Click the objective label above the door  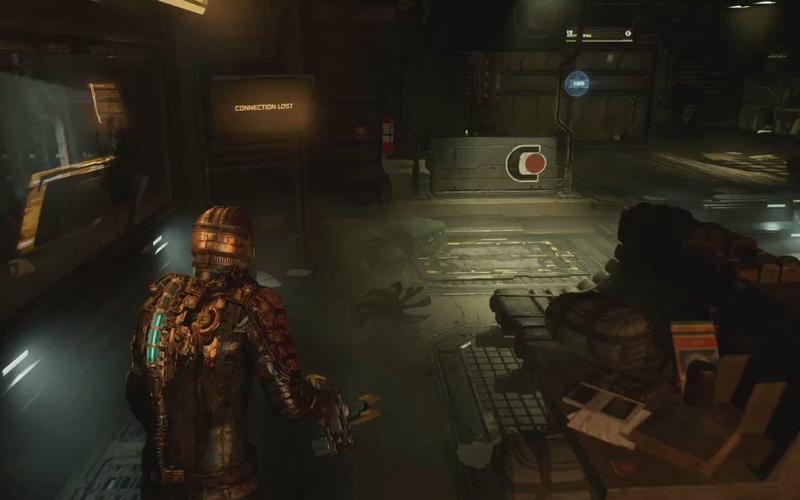[599, 35]
